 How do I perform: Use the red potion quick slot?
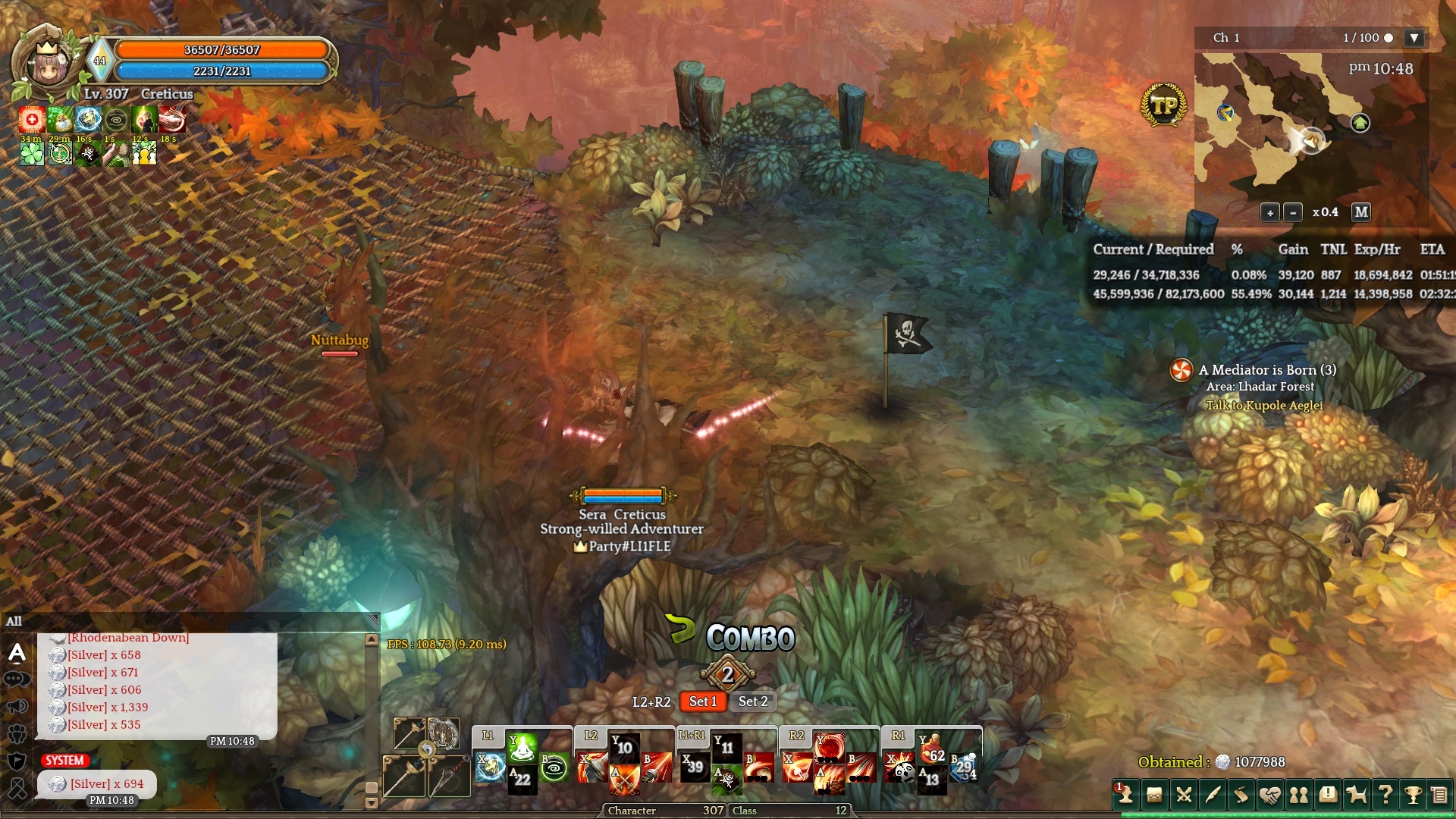931,748
